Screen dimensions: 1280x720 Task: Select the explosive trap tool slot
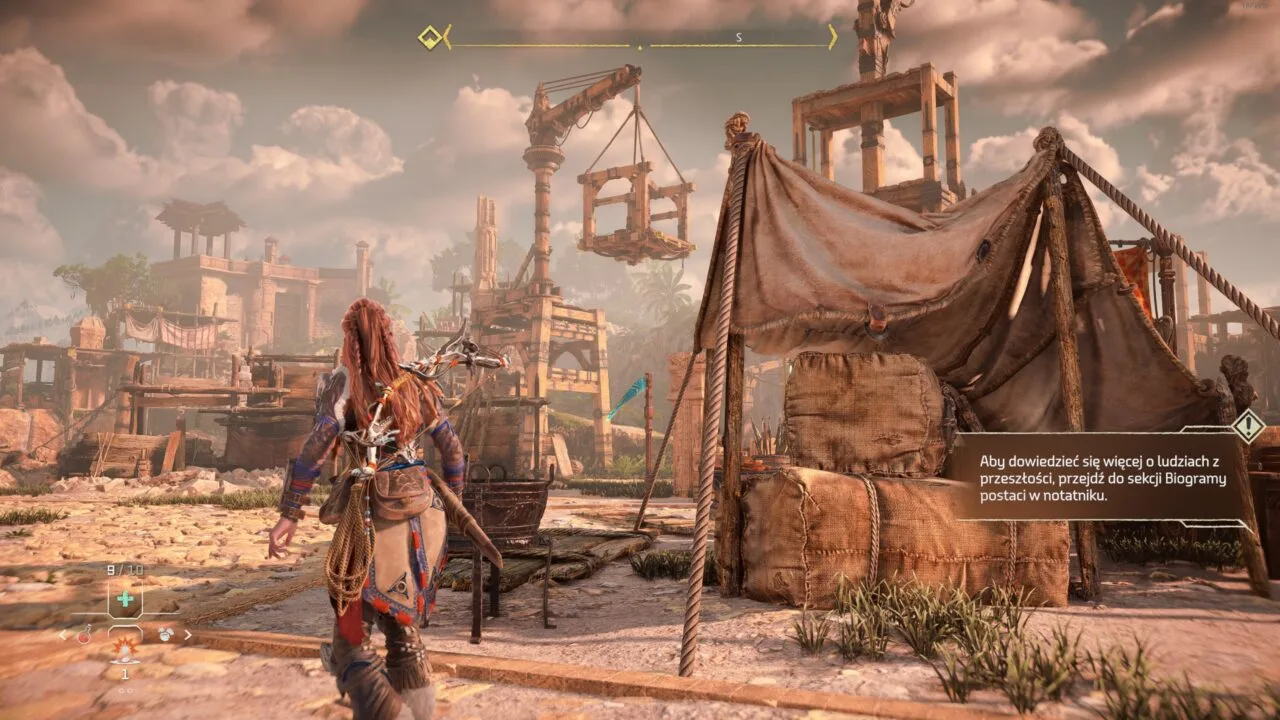125,651
